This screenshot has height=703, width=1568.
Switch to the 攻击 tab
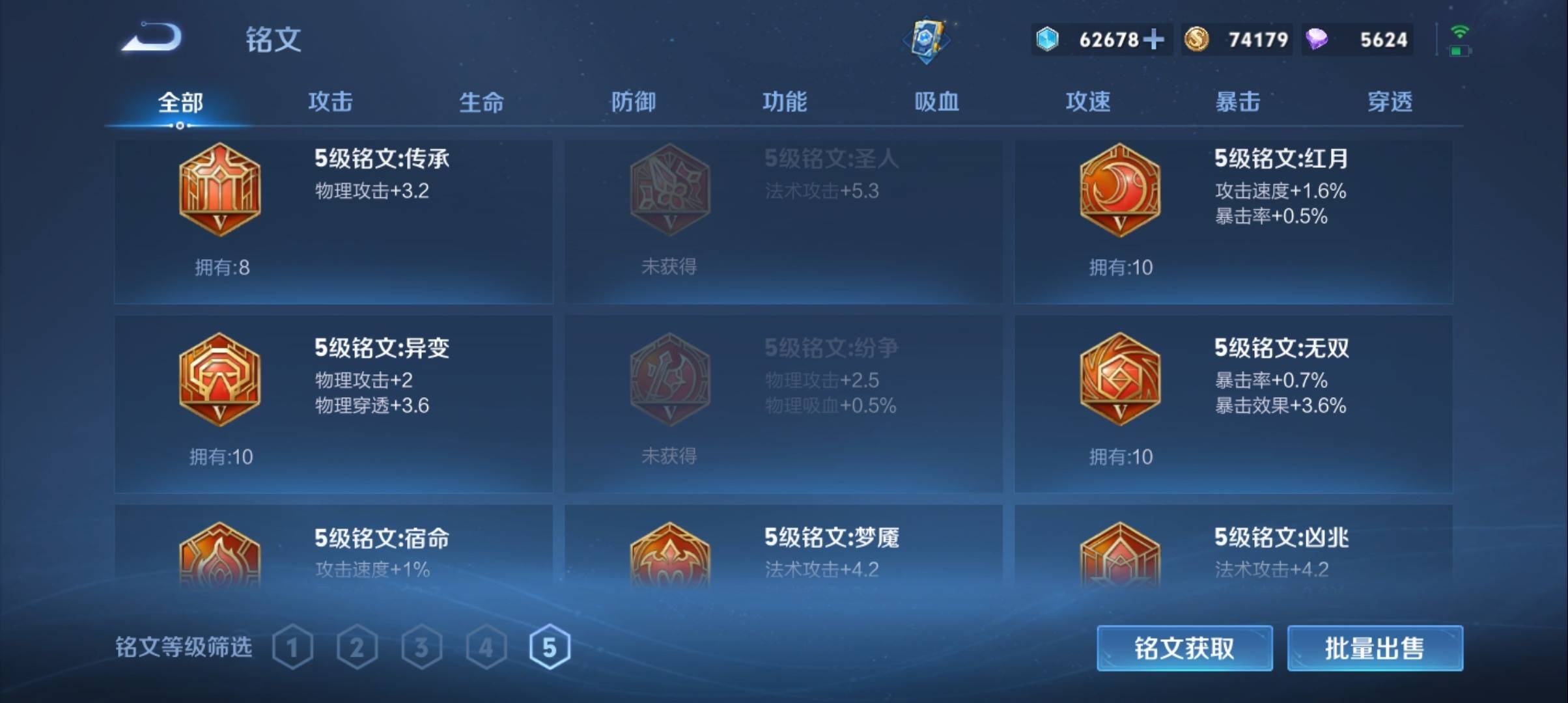tap(331, 102)
